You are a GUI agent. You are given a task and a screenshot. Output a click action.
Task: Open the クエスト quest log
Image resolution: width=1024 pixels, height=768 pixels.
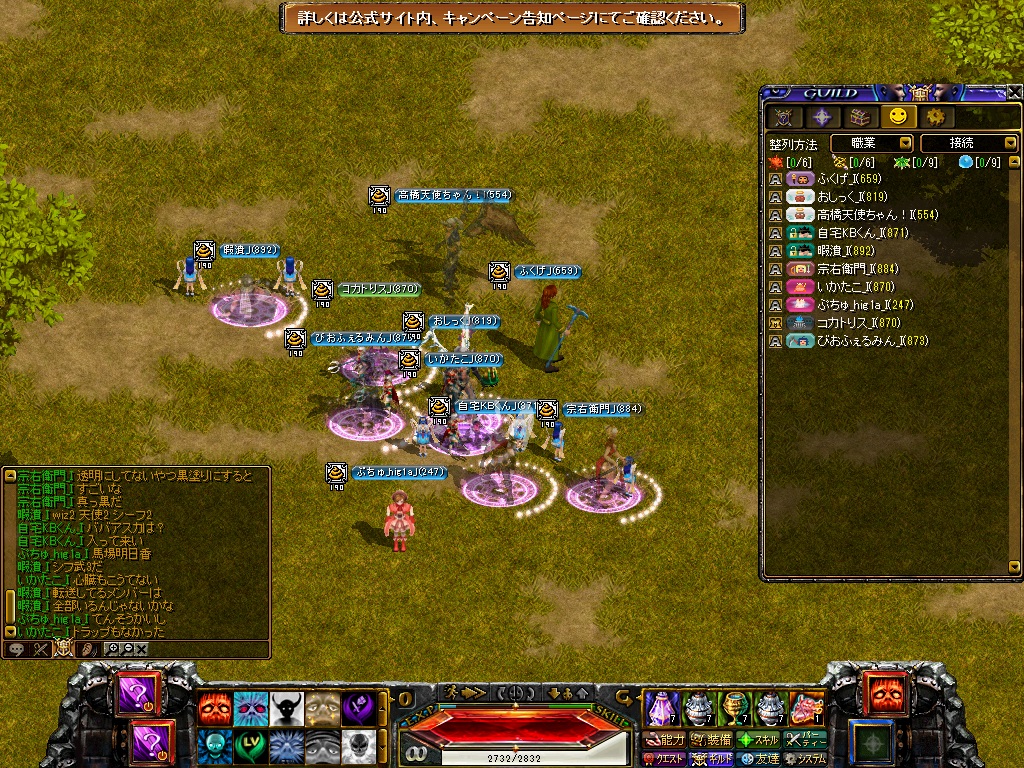[x=663, y=759]
